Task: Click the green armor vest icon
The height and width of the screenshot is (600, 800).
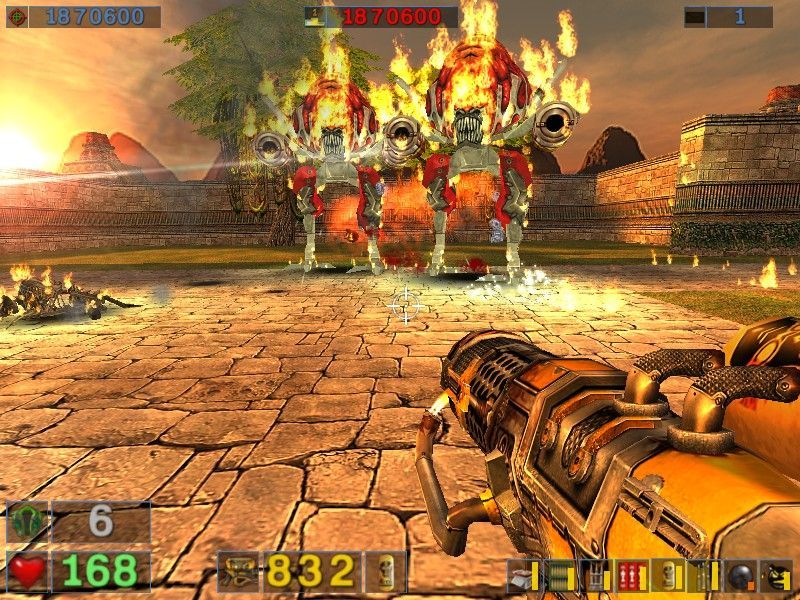Action: coord(27,522)
